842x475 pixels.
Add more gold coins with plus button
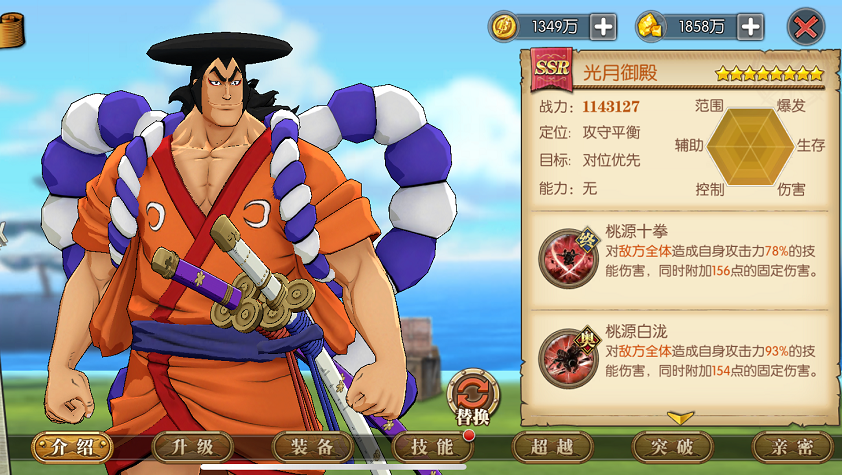click(603, 27)
